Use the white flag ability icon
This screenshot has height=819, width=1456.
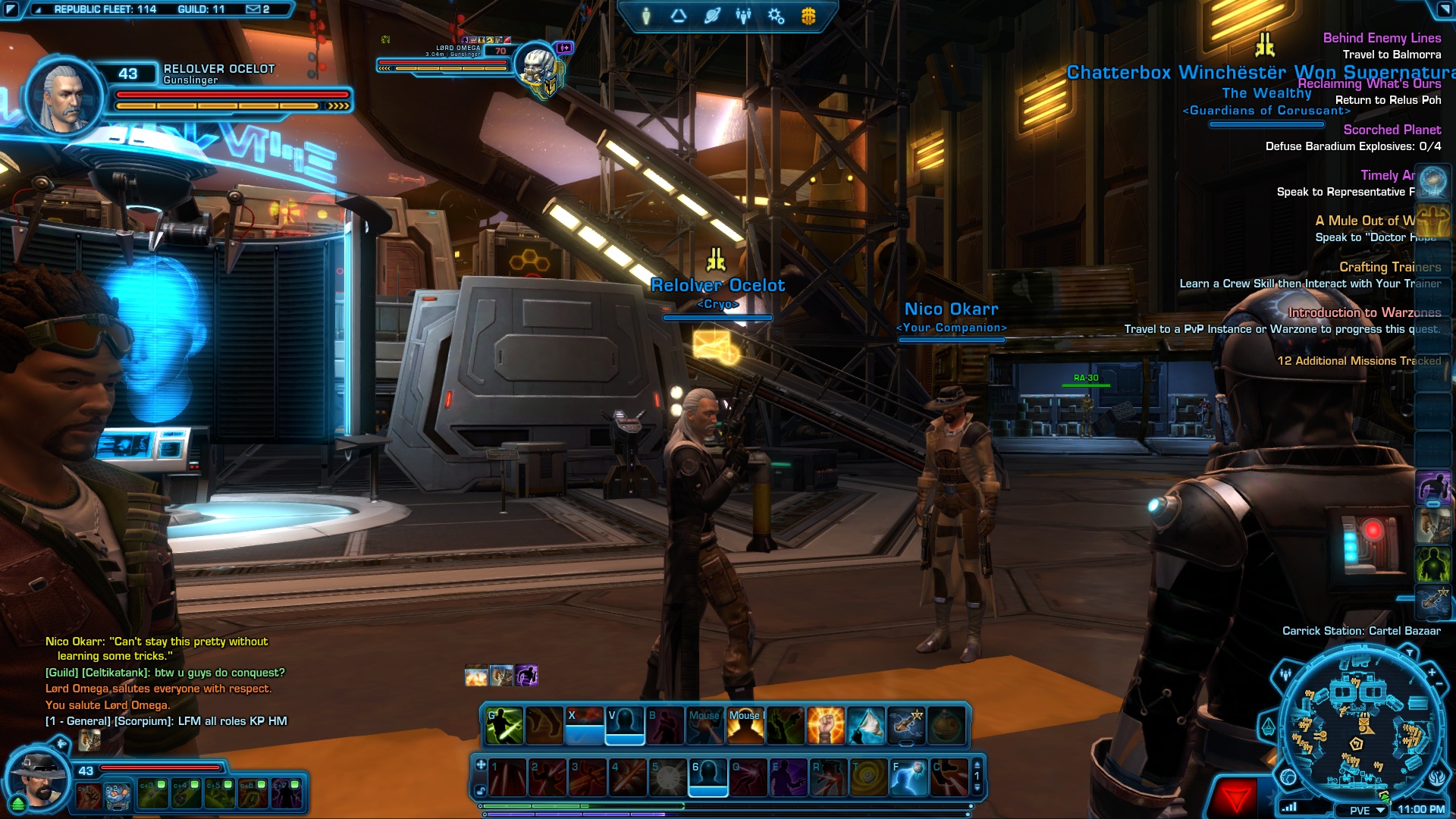point(865,726)
